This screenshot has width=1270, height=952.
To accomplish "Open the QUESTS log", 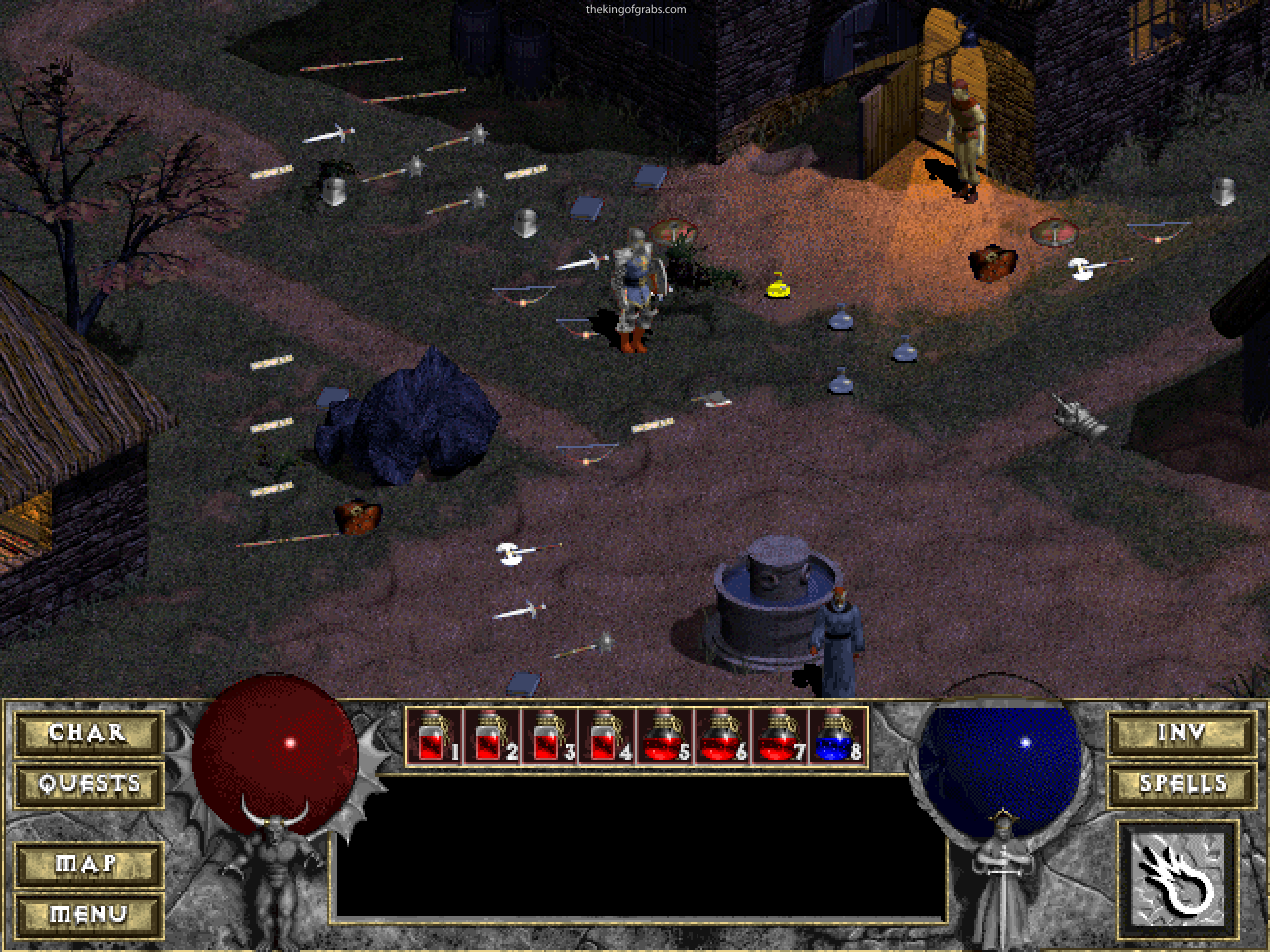I will pos(87,783).
